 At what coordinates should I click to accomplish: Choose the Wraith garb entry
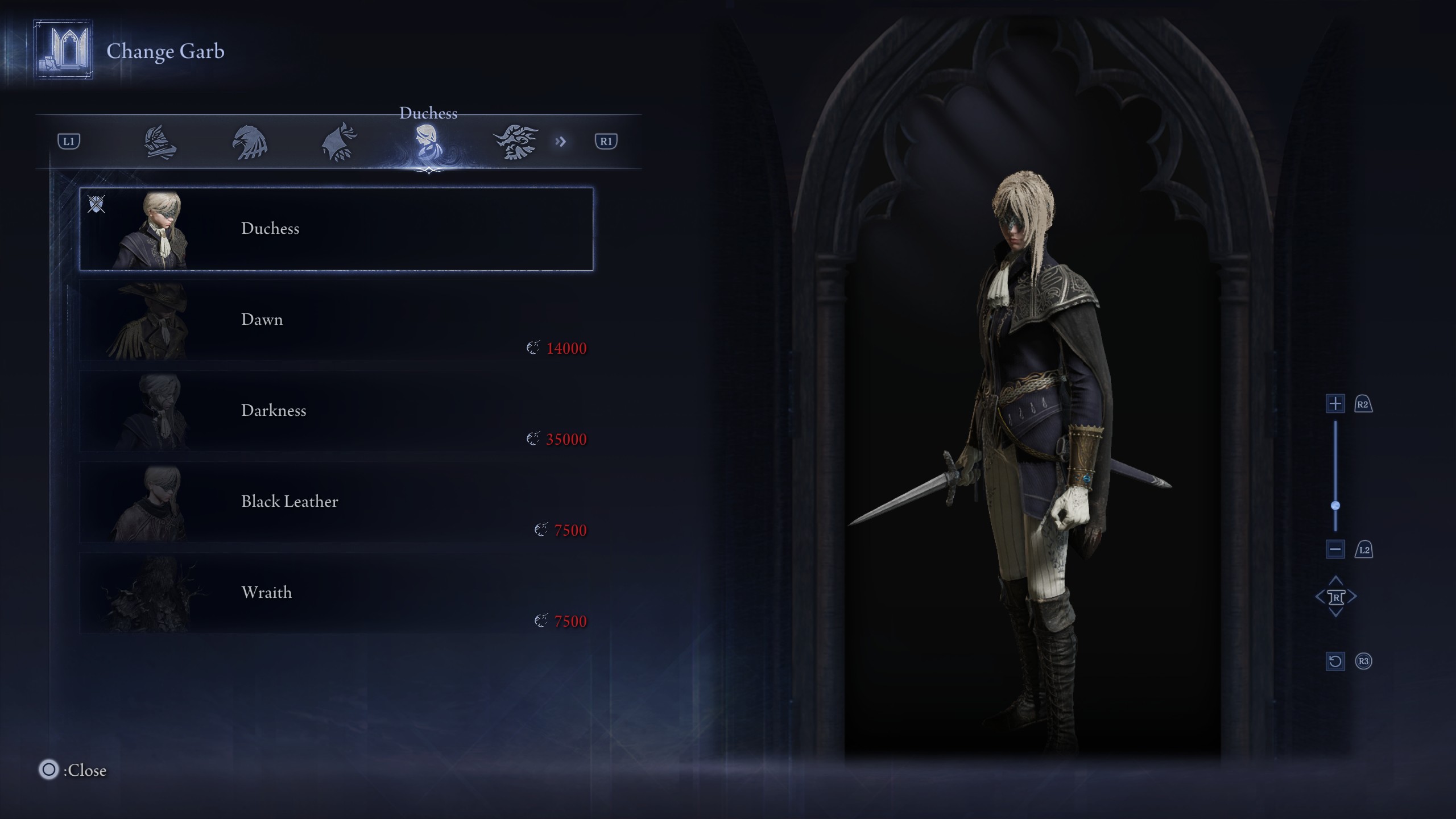(x=336, y=593)
